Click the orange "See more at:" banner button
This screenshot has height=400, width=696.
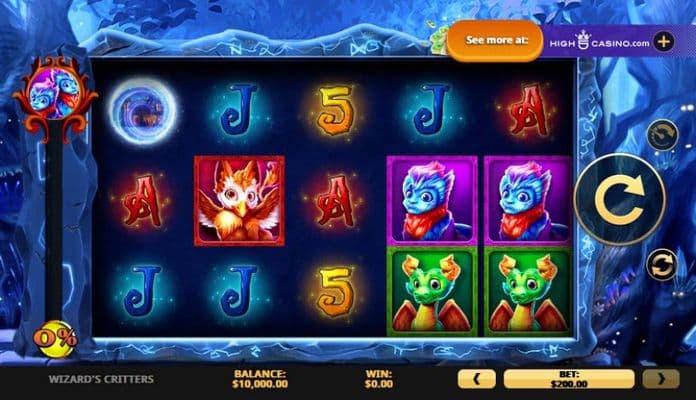click(x=494, y=42)
